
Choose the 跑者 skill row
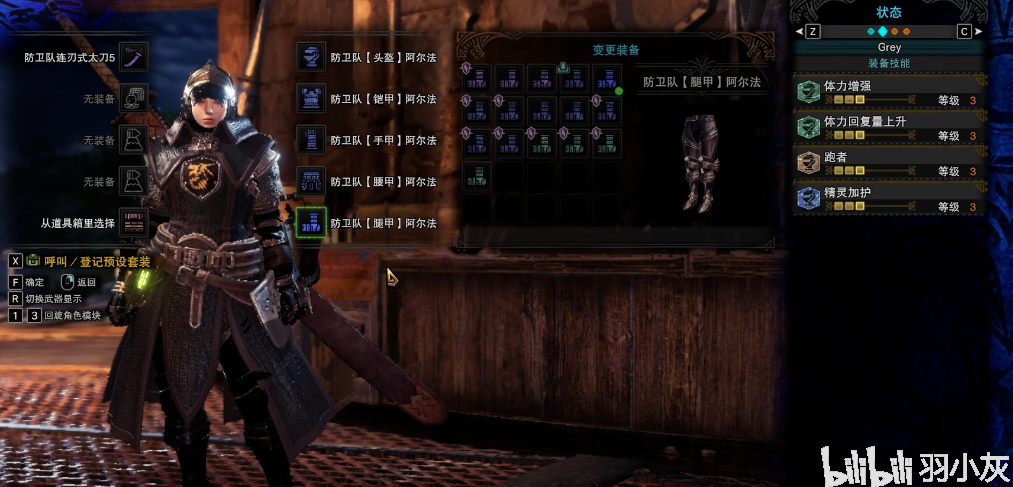coord(890,163)
